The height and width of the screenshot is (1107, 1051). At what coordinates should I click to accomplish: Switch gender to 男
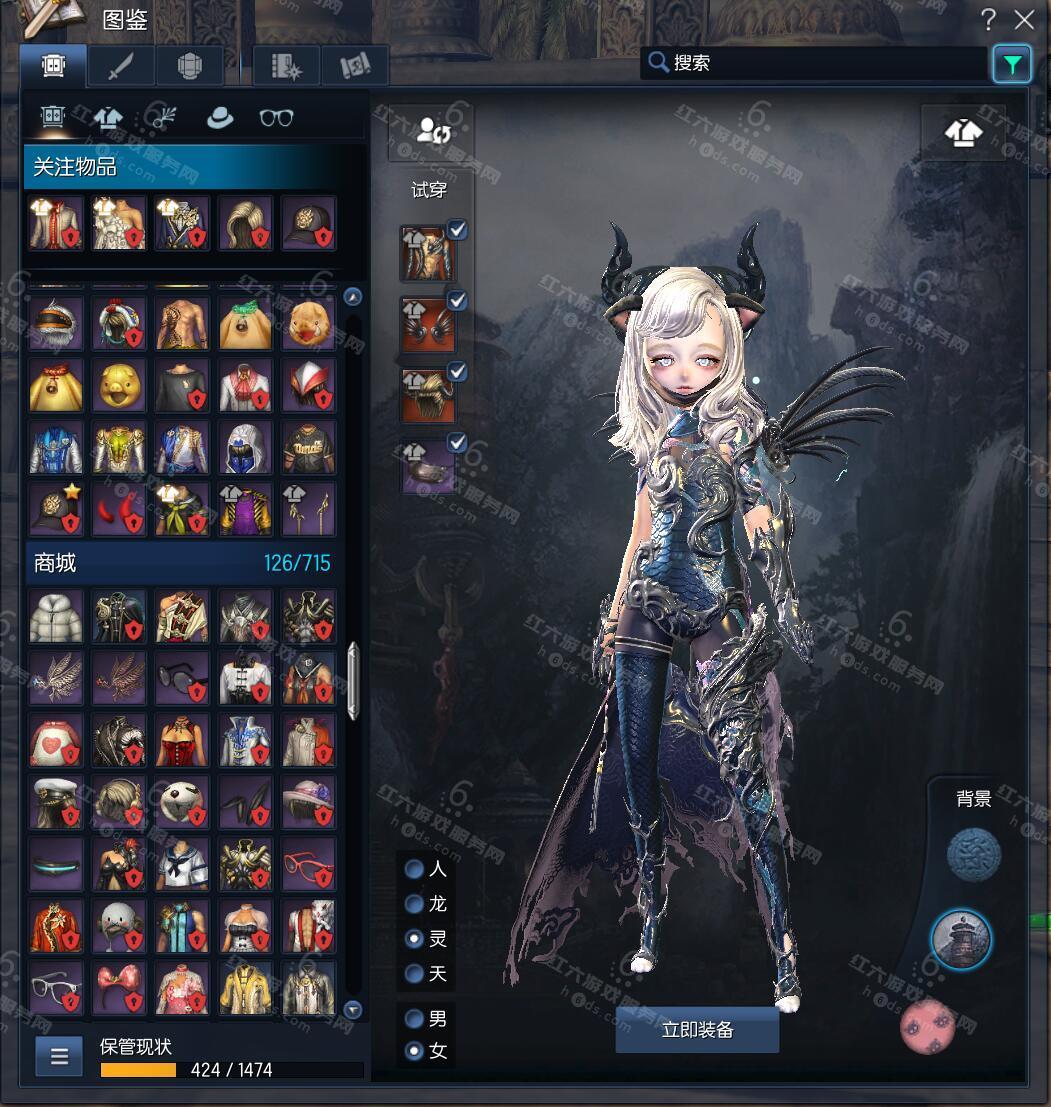tap(414, 1019)
